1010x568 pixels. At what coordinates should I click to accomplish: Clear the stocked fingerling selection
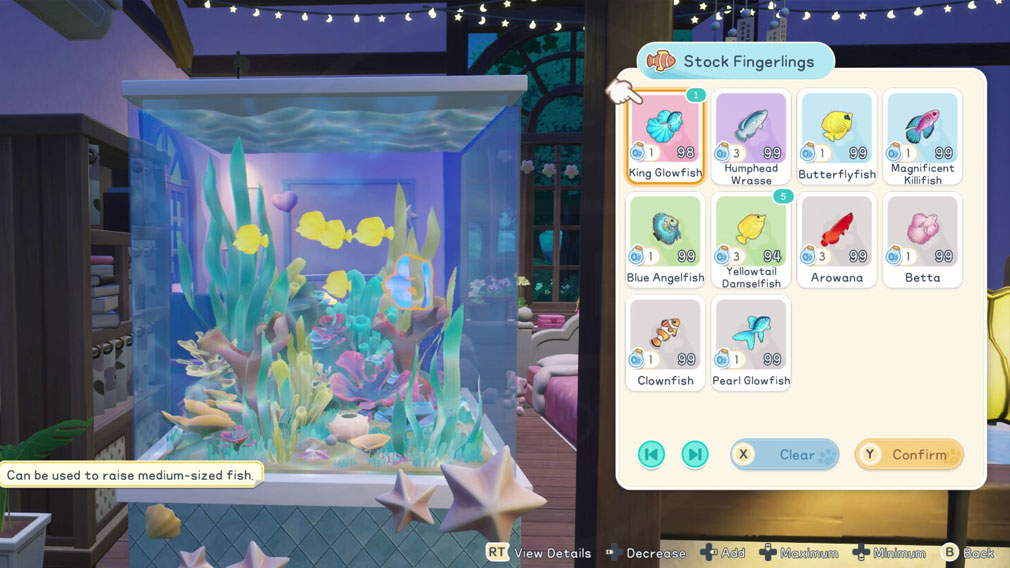click(x=785, y=455)
